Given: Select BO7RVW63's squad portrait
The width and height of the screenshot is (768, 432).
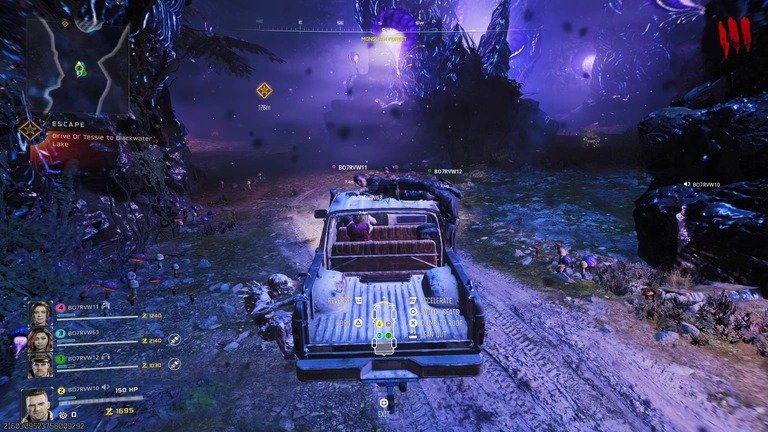Looking at the screenshot, I should tap(40, 339).
